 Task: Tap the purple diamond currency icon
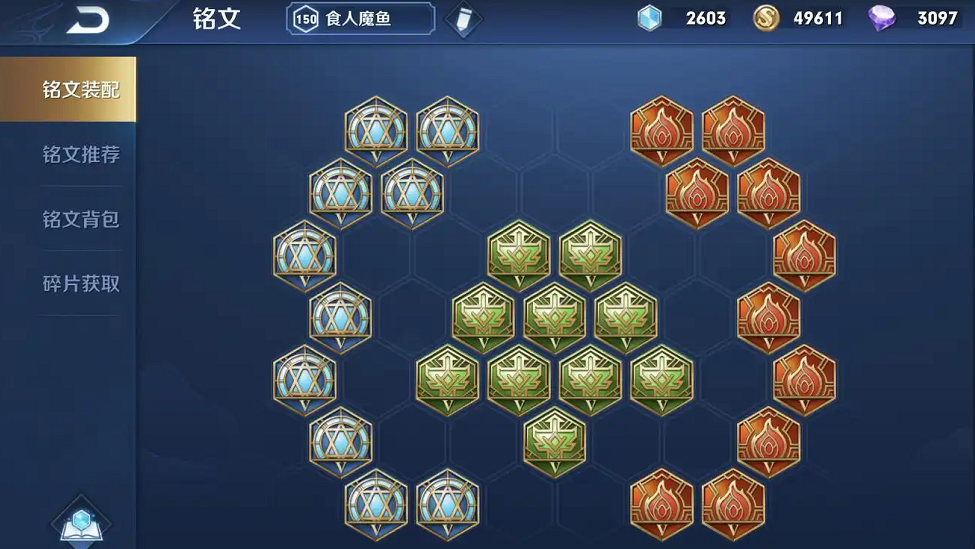point(882,18)
